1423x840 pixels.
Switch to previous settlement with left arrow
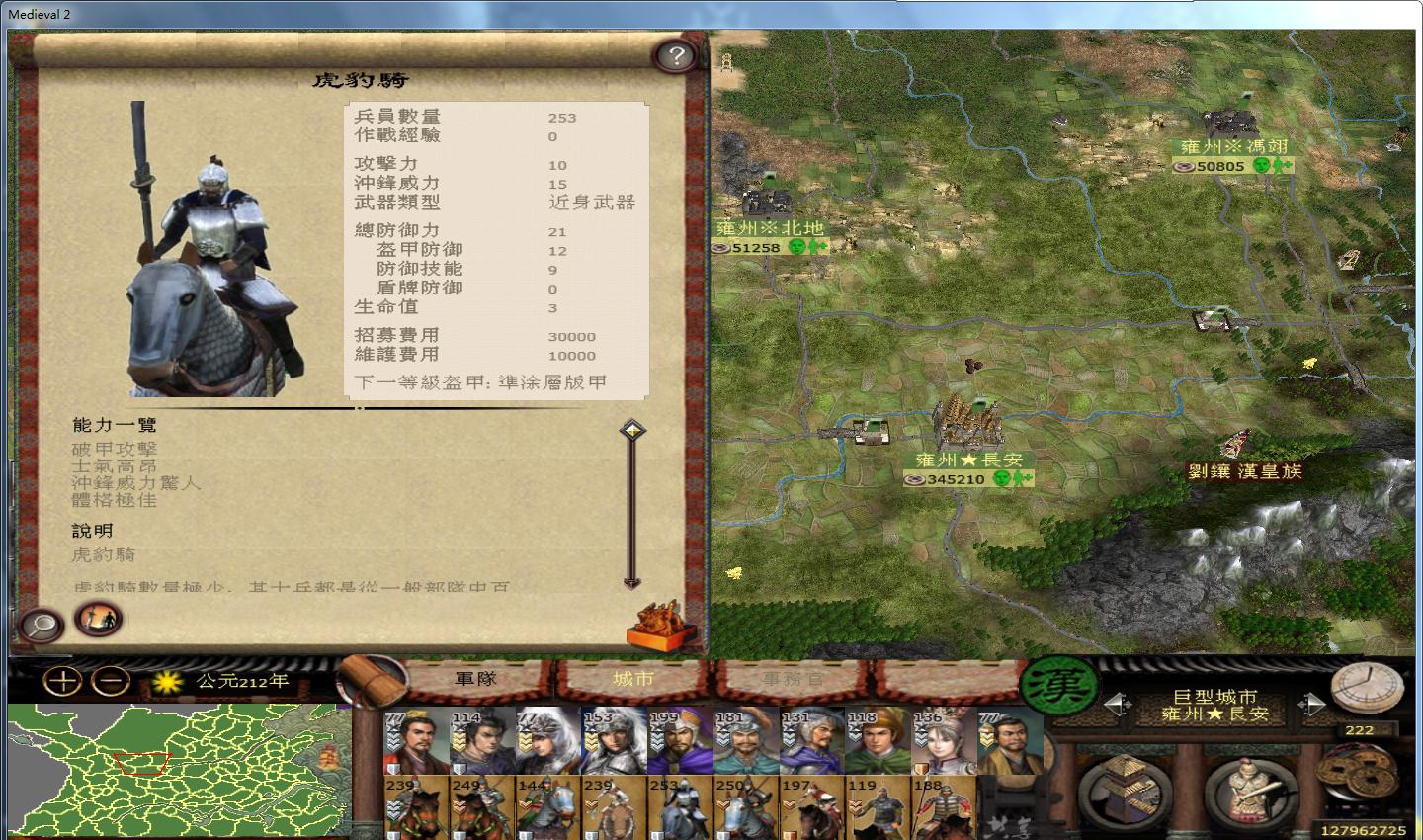coord(1119,704)
